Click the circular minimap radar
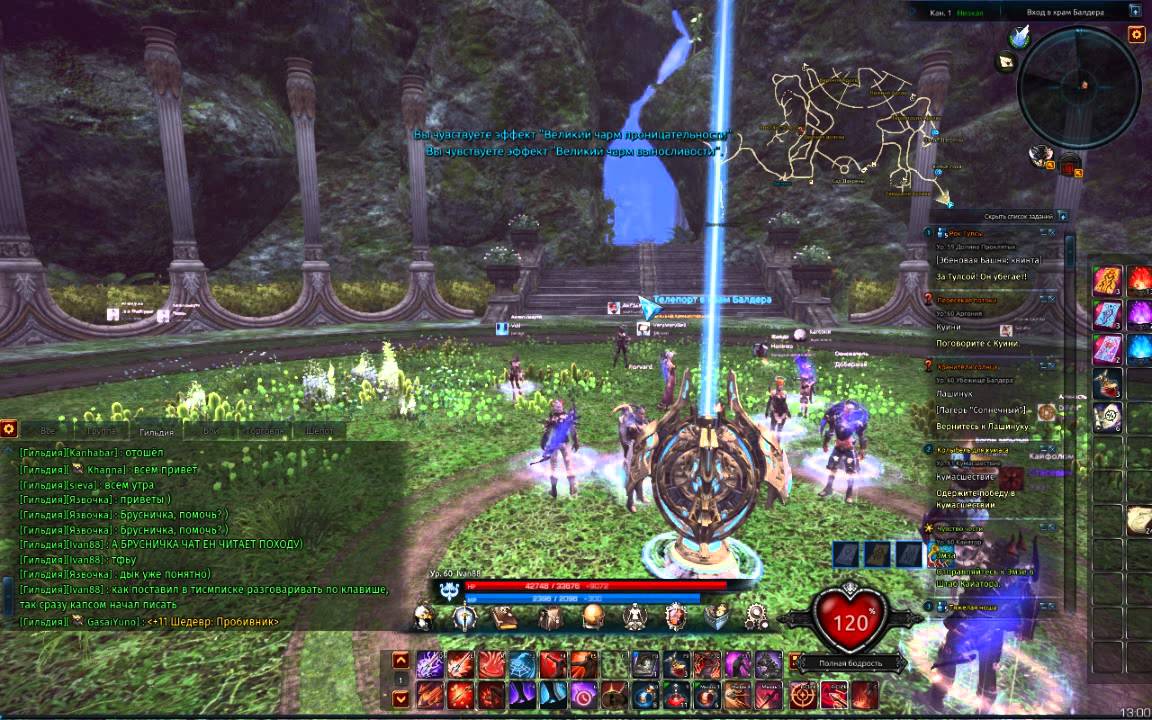Image resolution: width=1152 pixels, height=720 pixels. (x=1078, y=88)
